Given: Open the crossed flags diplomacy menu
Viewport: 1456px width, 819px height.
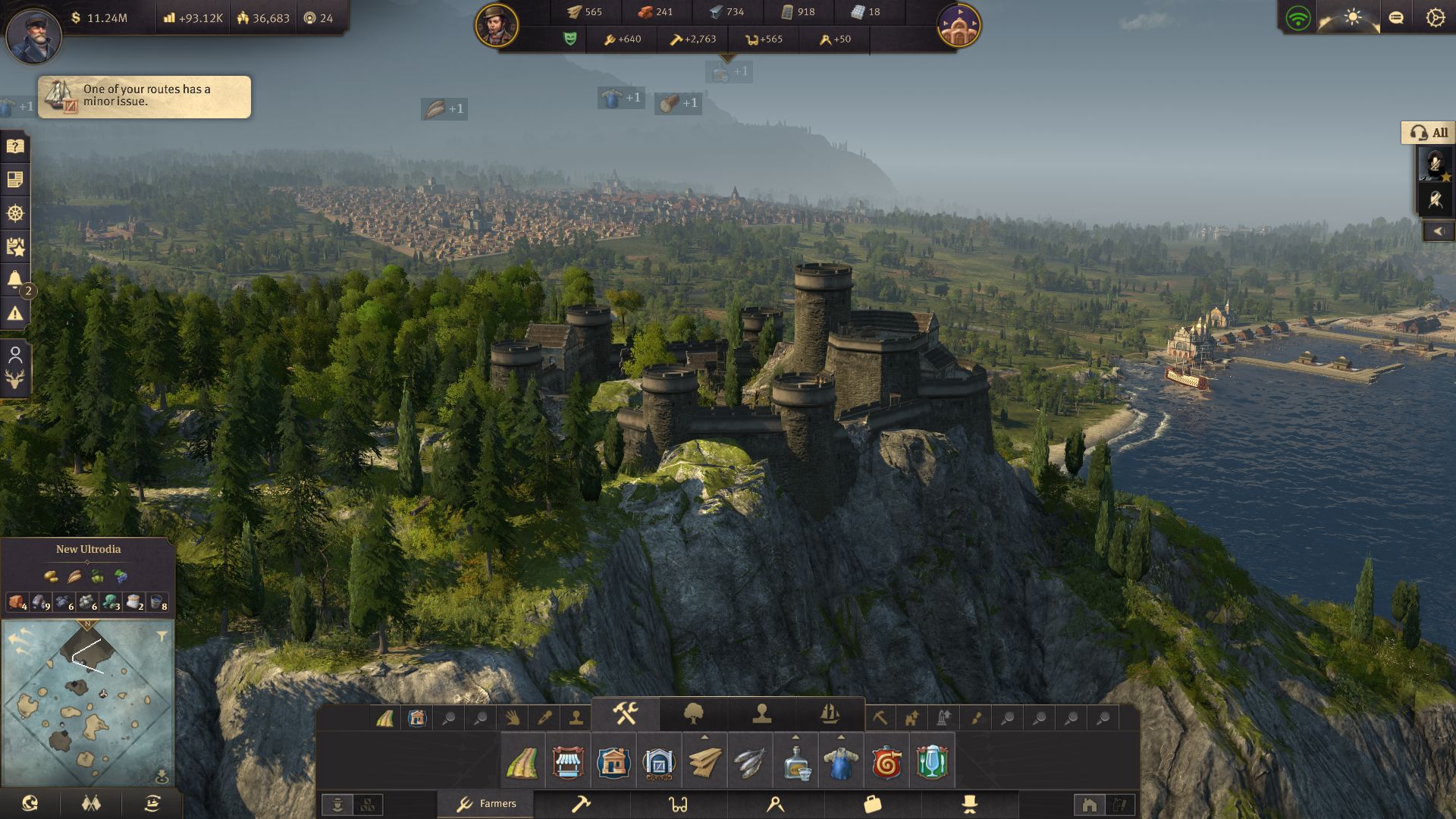Looking at the screenshot, I should [91, 803].
